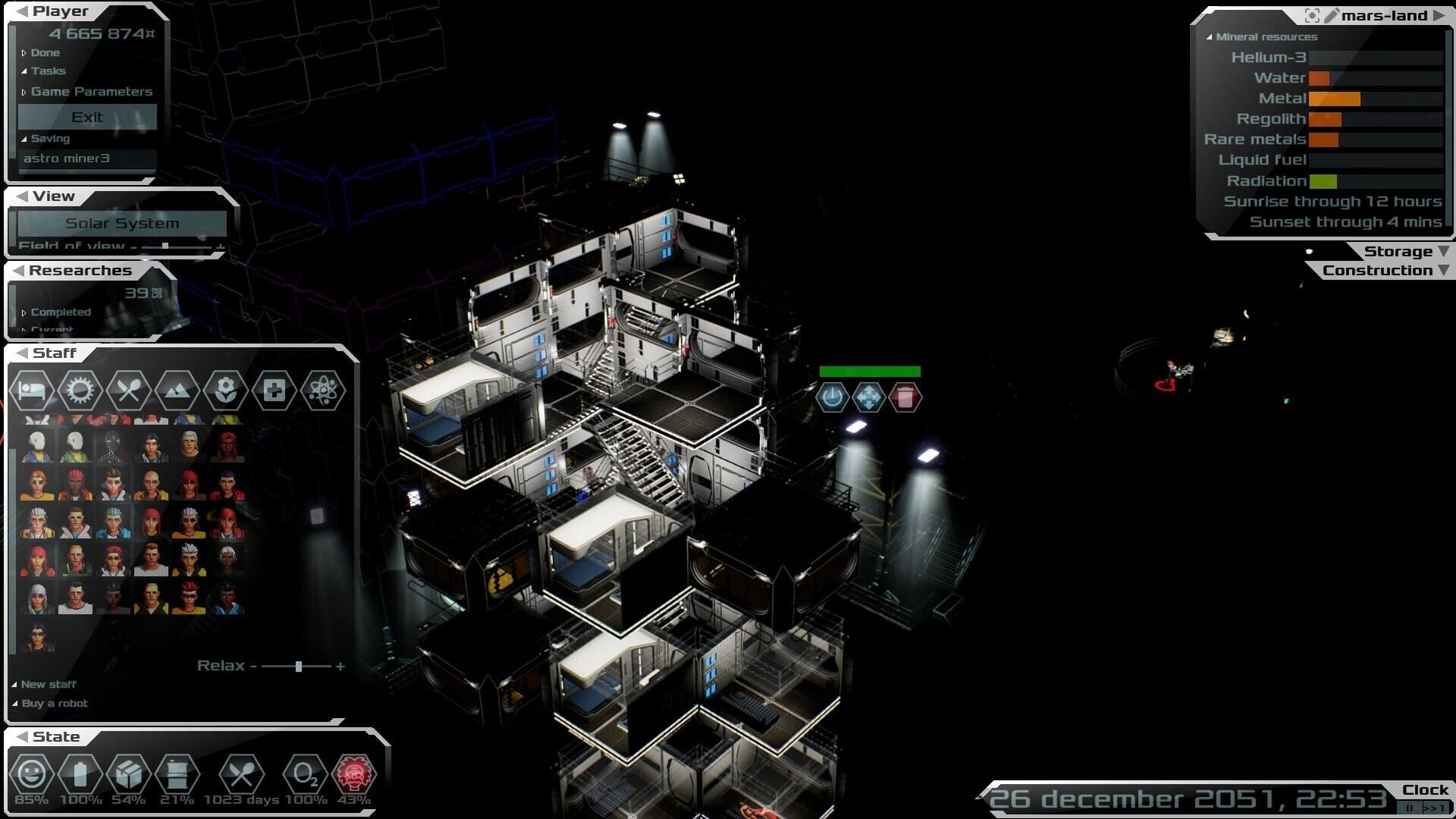
Task: Click the Exit button in Player panel
Action: (x=87, y=117)
